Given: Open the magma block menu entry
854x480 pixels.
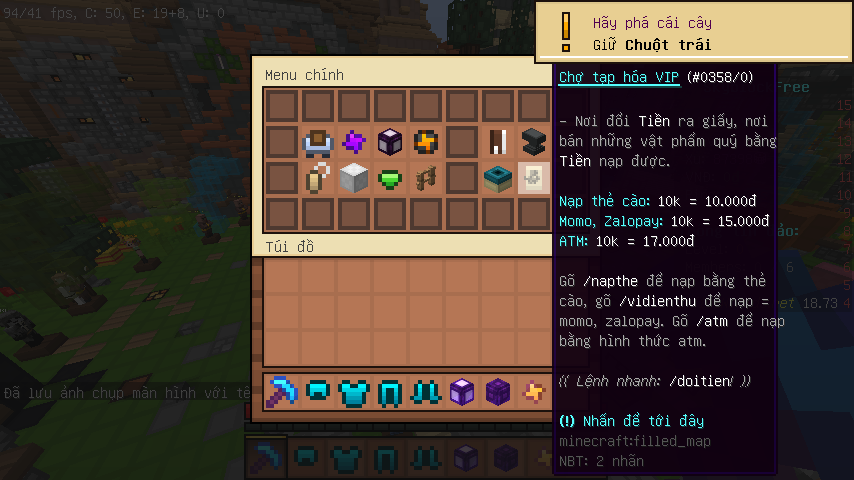Looking at the screenshot, I should coord(426,142).
